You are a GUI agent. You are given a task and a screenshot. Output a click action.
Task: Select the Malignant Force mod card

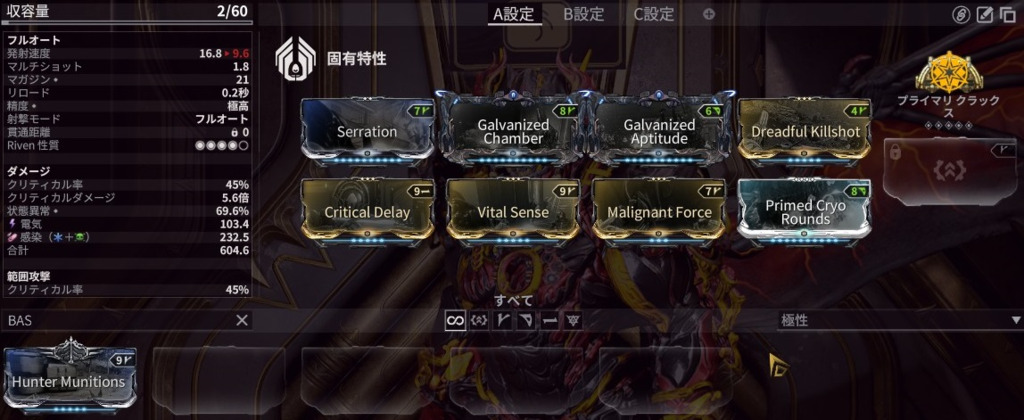pyautogui.click(x=659, y=212)
